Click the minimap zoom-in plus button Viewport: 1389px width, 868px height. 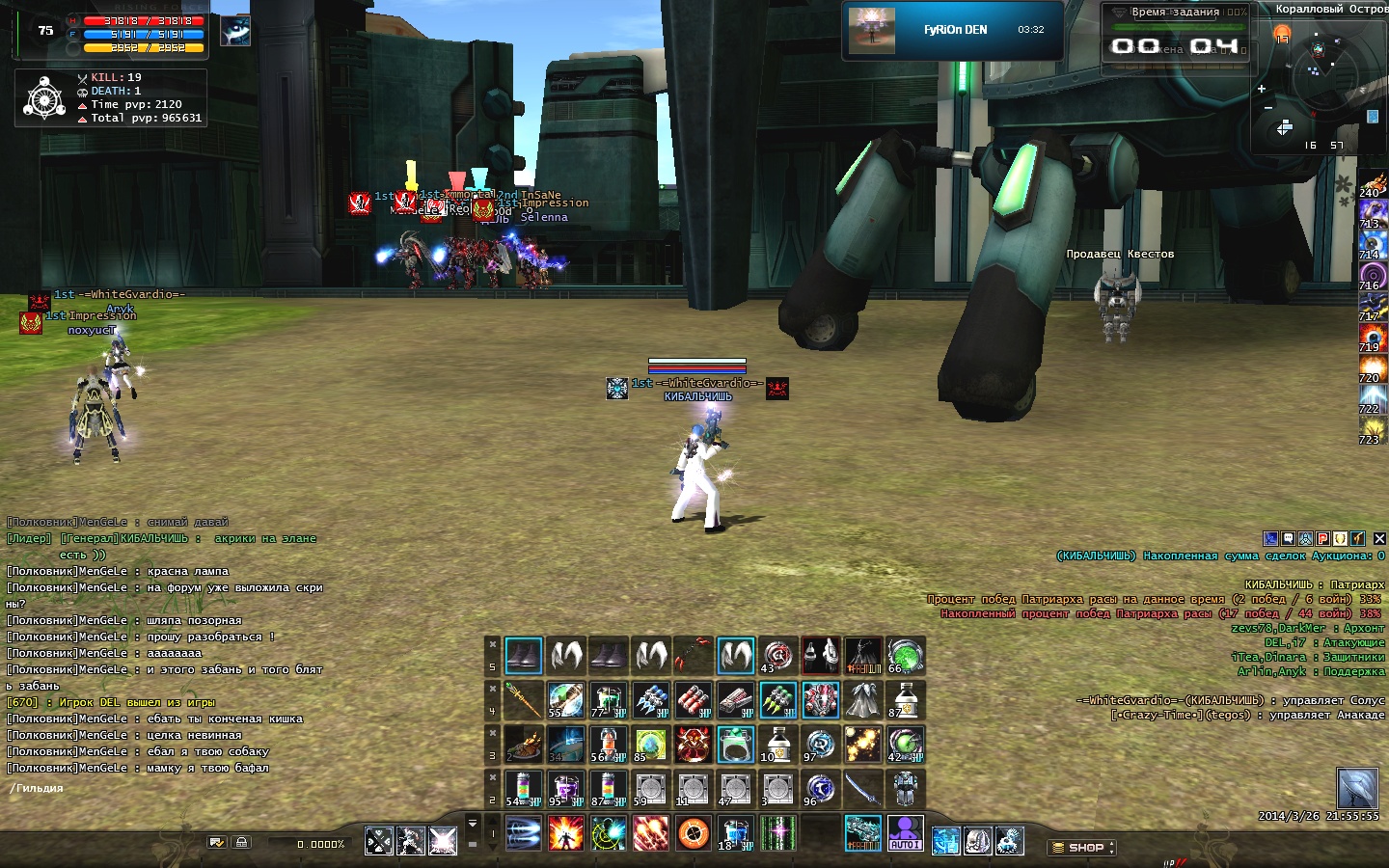[x=1261, y=89]
